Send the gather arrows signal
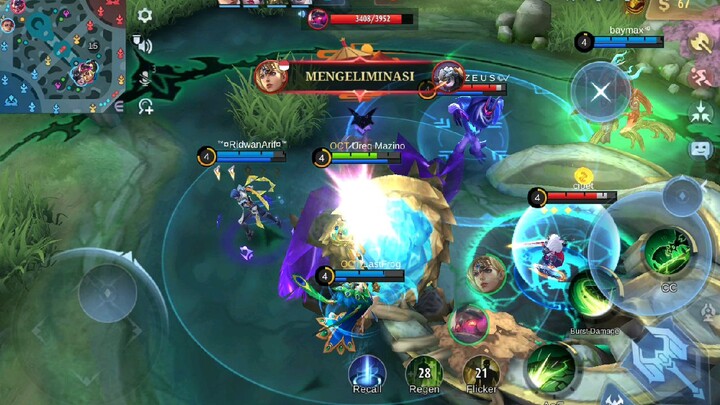This screenshot has height=405, width=720. pos(700,114)
